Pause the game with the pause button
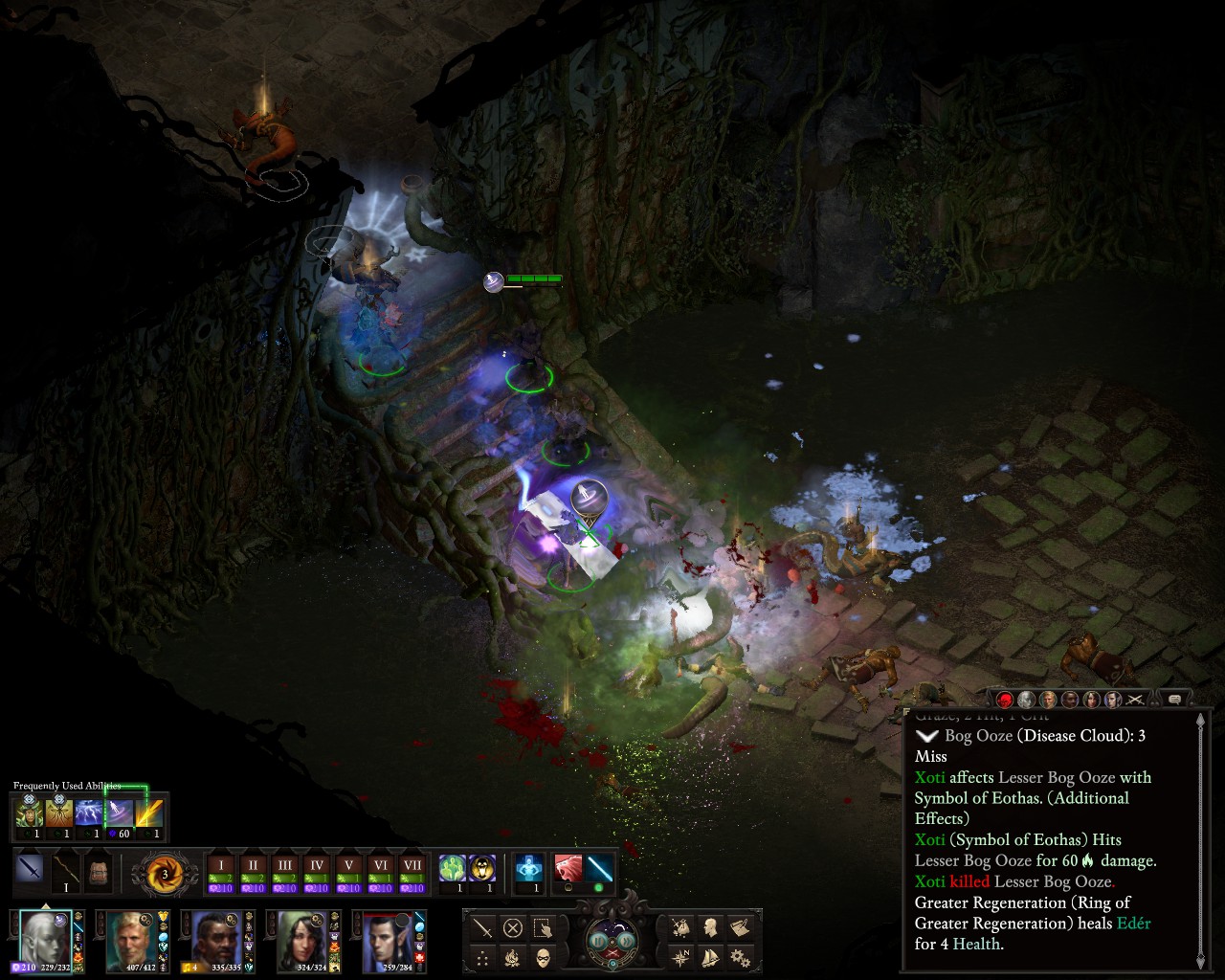The width and height of the screenshot is (1225, 980). pos(599,941)
